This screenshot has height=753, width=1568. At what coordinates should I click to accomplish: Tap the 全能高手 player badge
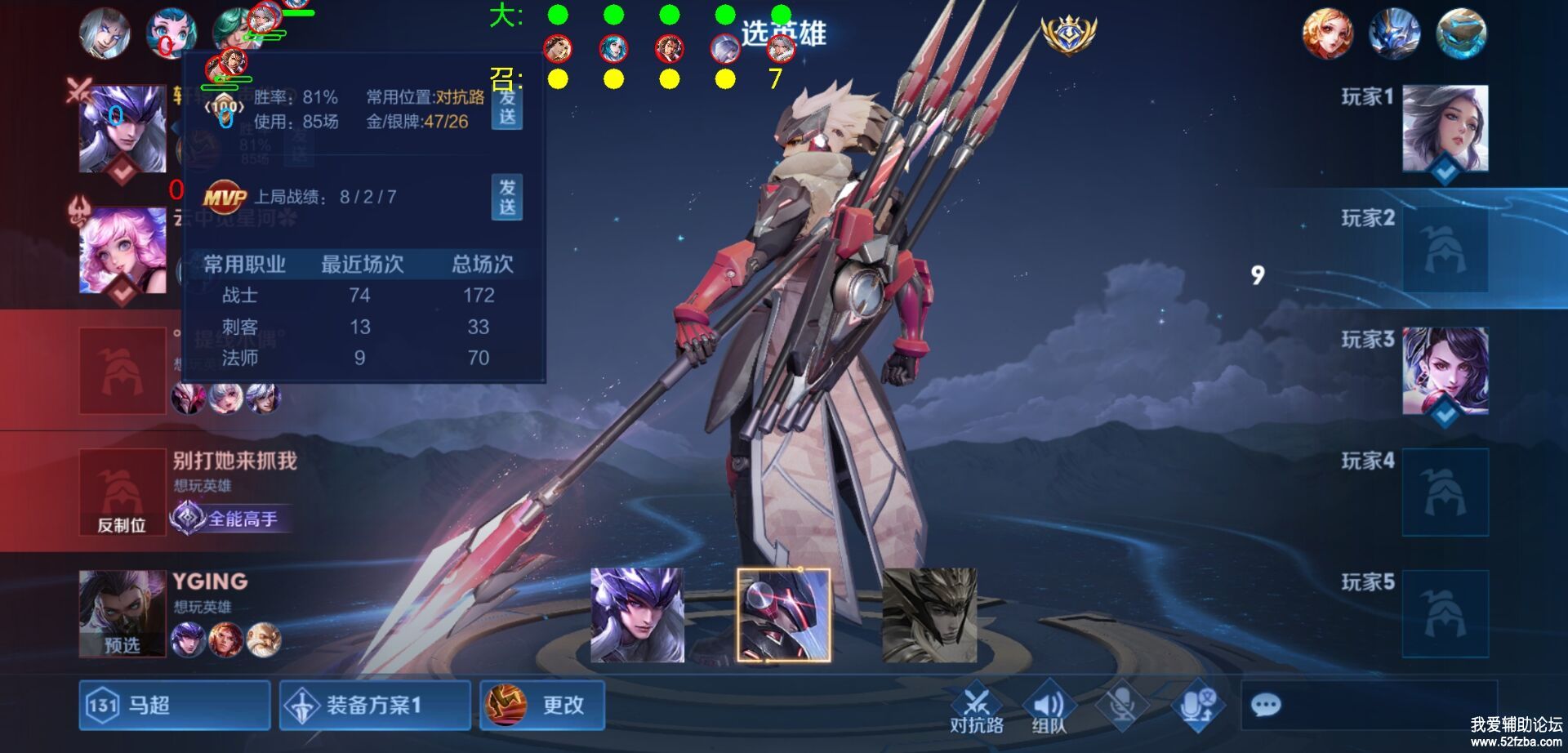point(230,518)
